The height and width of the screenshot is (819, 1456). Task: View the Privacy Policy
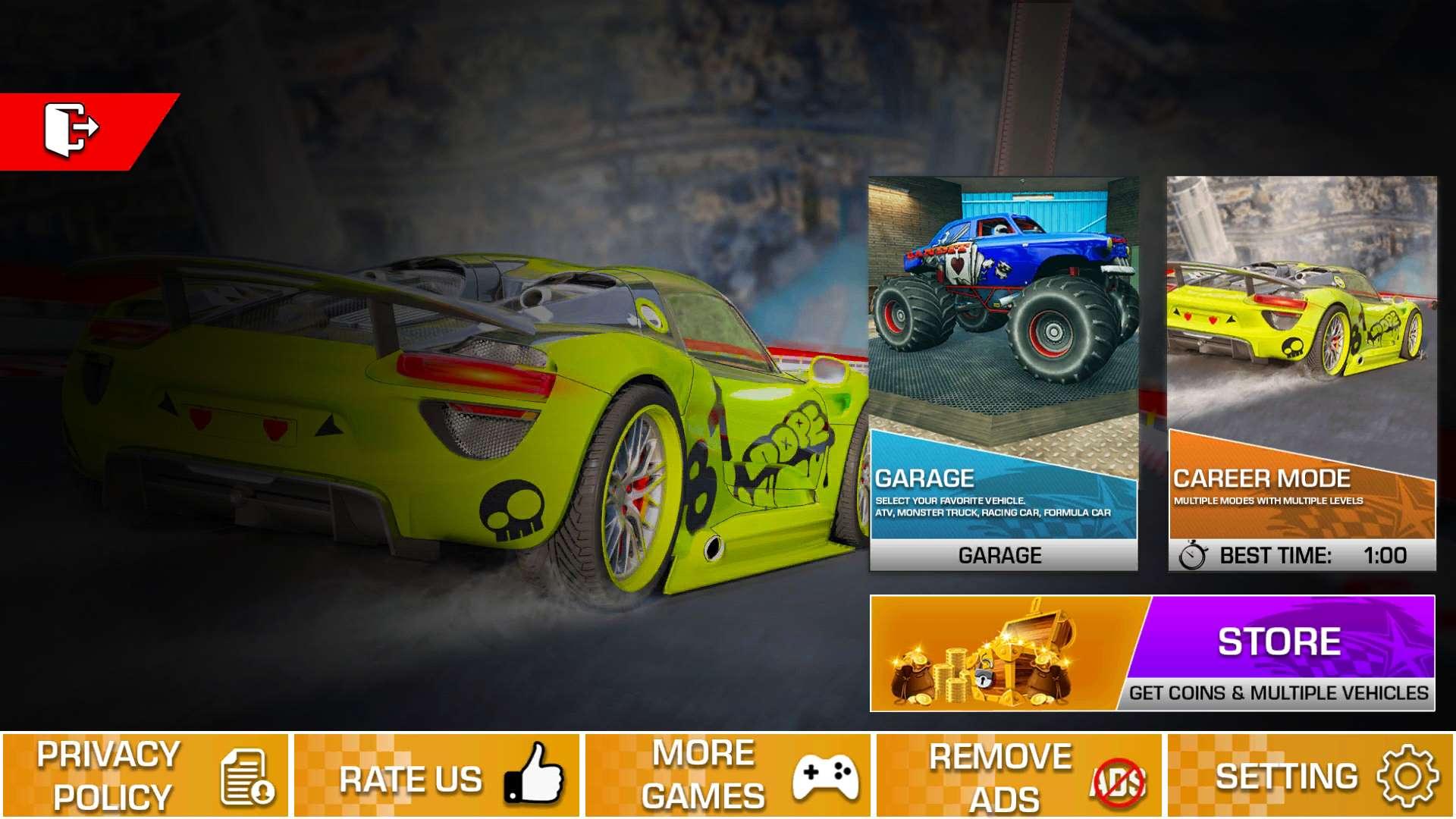click(146, 775)
